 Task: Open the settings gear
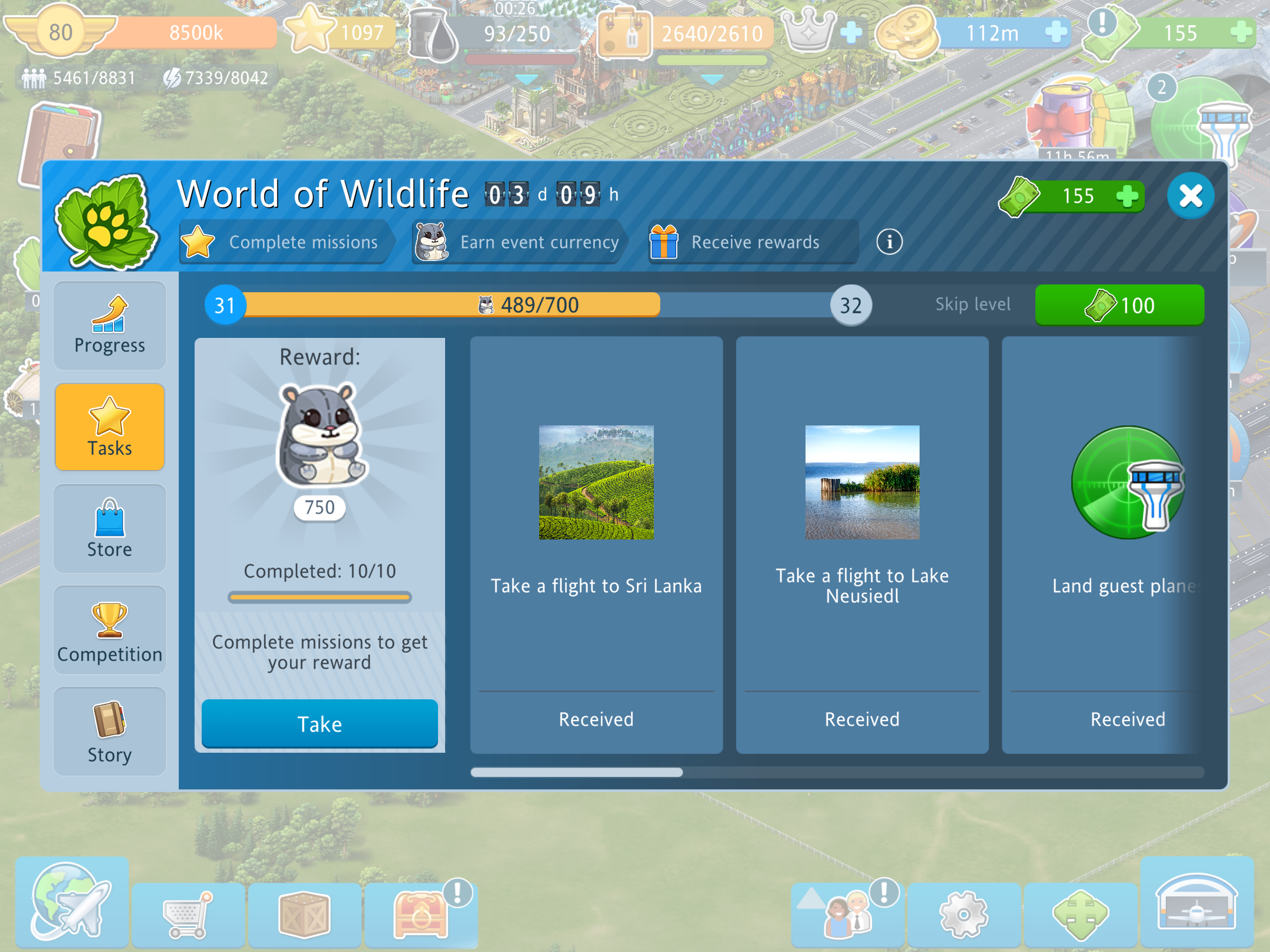click(x=964, y=914)
